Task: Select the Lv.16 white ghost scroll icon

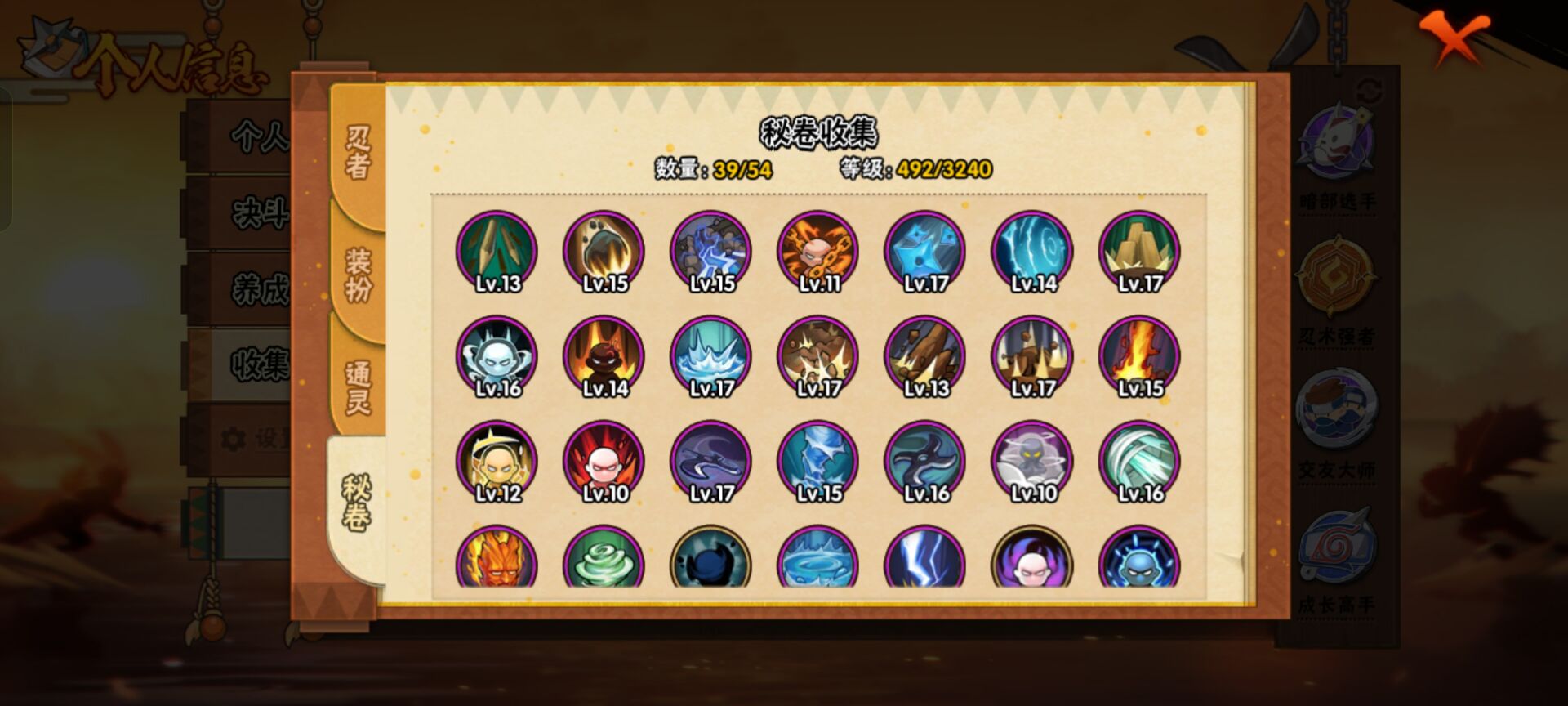Action: [x=497, y=357]
